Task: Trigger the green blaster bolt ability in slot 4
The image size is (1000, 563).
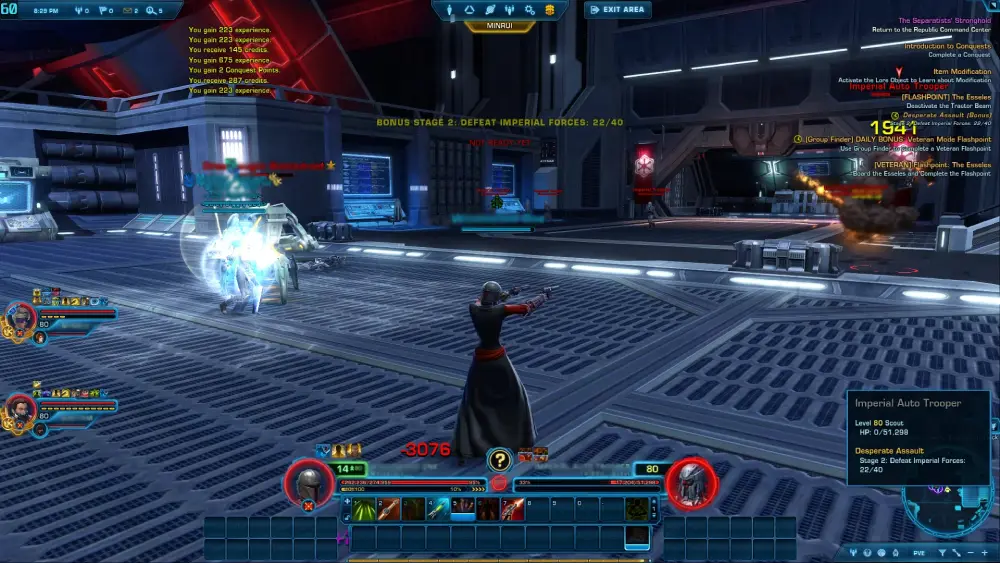Action: click(438, 509)
